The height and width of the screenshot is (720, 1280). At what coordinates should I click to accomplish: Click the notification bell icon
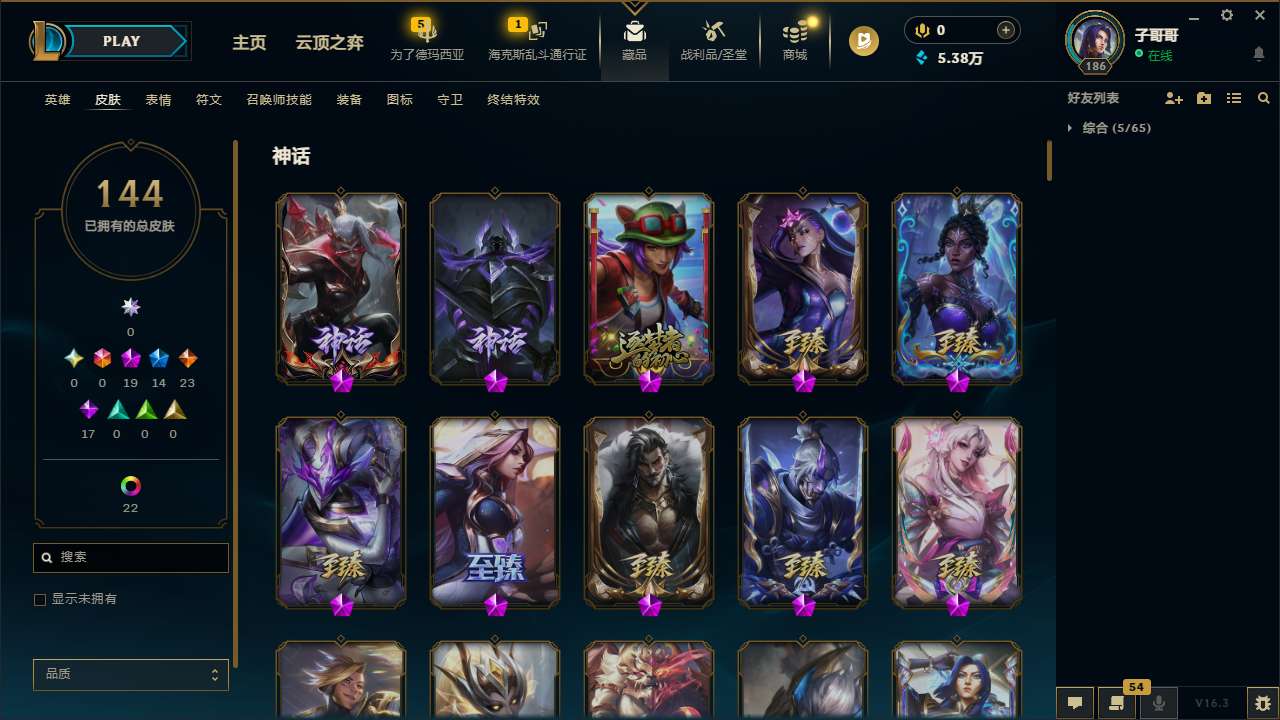[x=1258, y=52]
